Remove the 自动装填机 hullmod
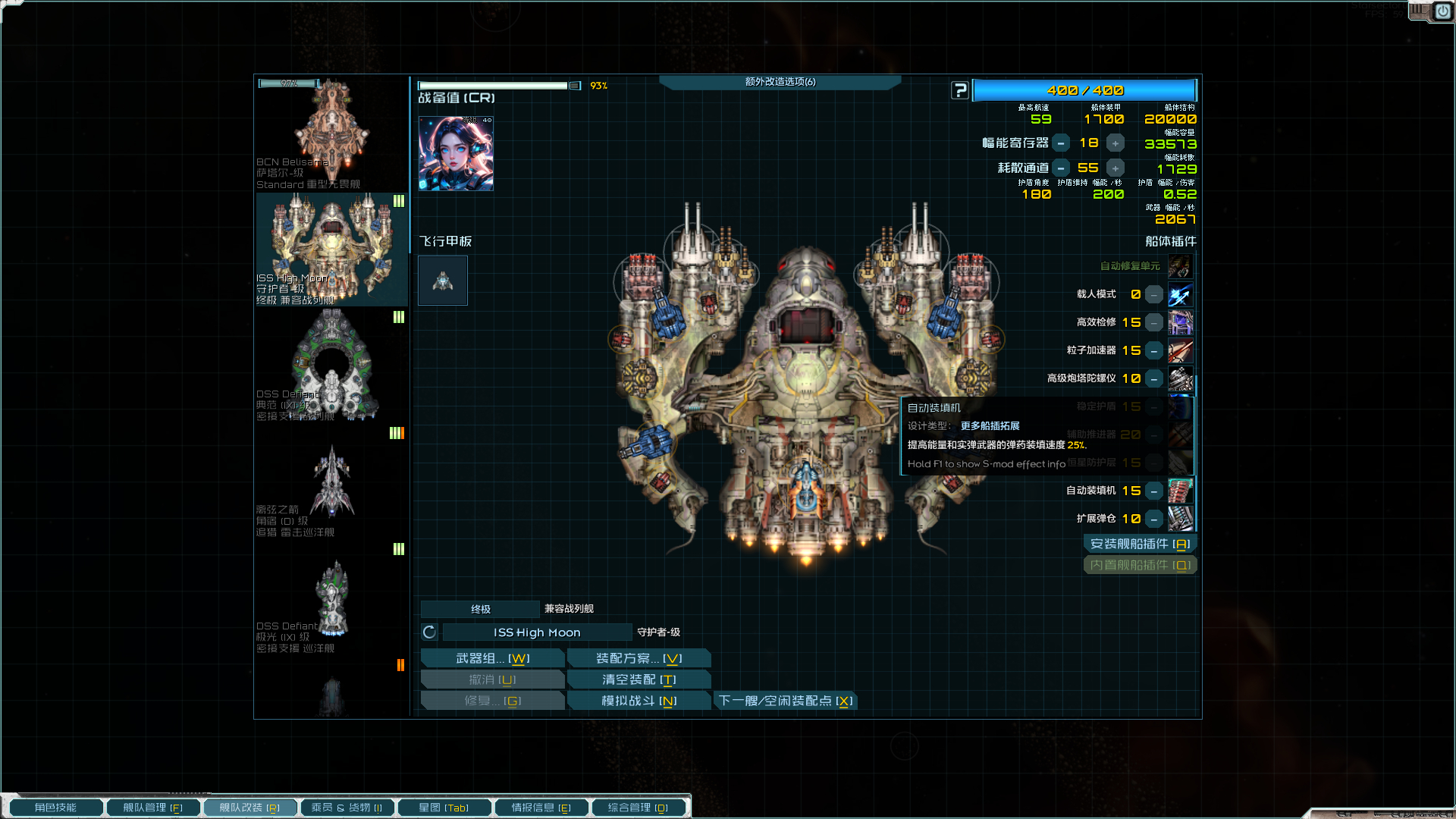This screenshot has width=1456, height=819. 1153,491
